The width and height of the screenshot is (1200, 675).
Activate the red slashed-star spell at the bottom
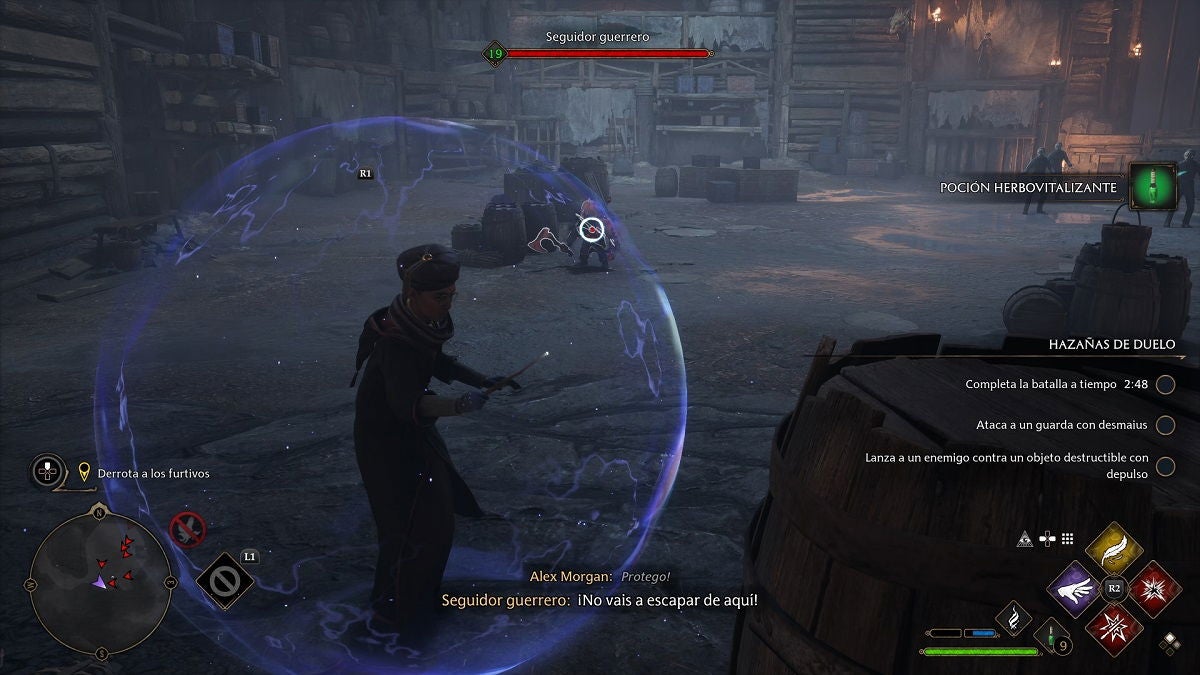(x=1114, y=628)
